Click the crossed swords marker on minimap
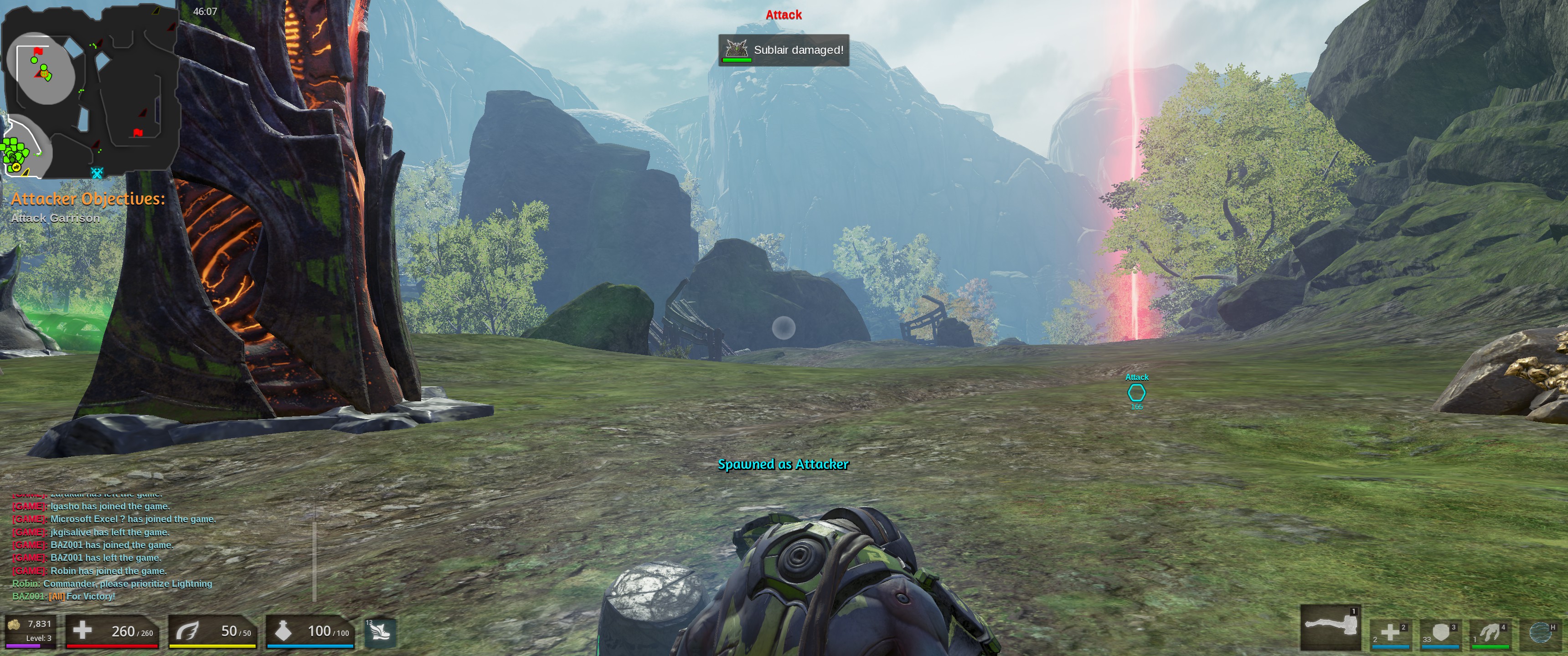Image resolution: width=1568 pixels, height=656 pixels. [97, 173]
